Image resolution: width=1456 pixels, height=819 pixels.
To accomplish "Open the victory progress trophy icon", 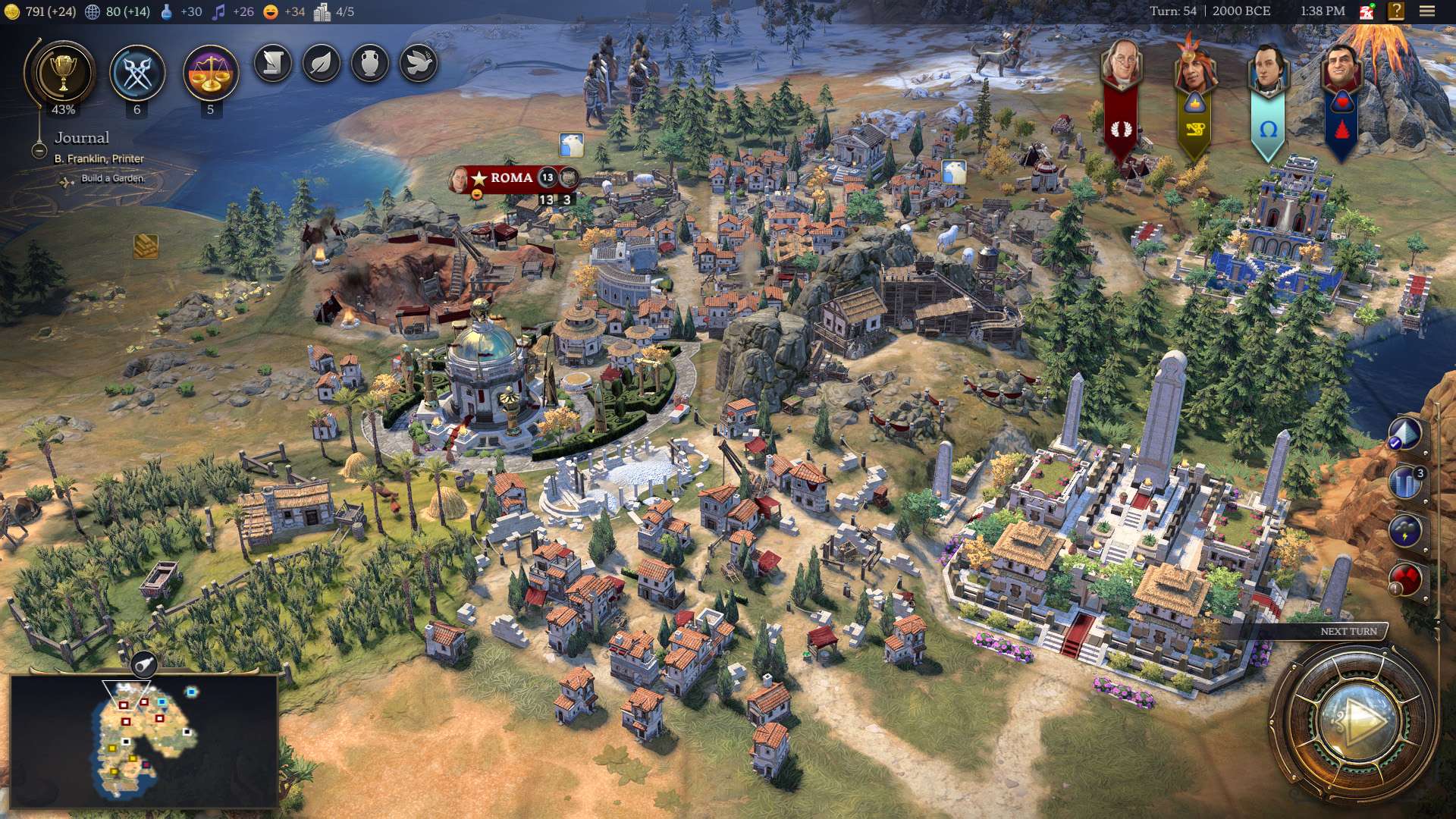I will click(x=63, y=74).
